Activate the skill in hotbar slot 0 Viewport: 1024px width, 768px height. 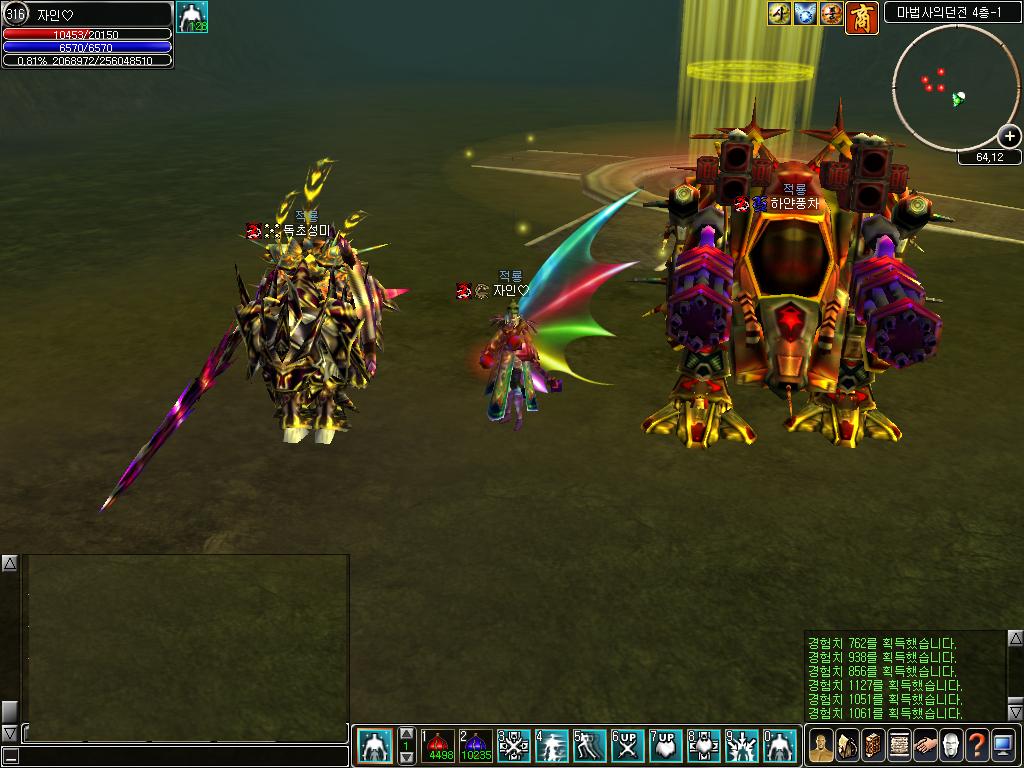[x=780, y=746]
